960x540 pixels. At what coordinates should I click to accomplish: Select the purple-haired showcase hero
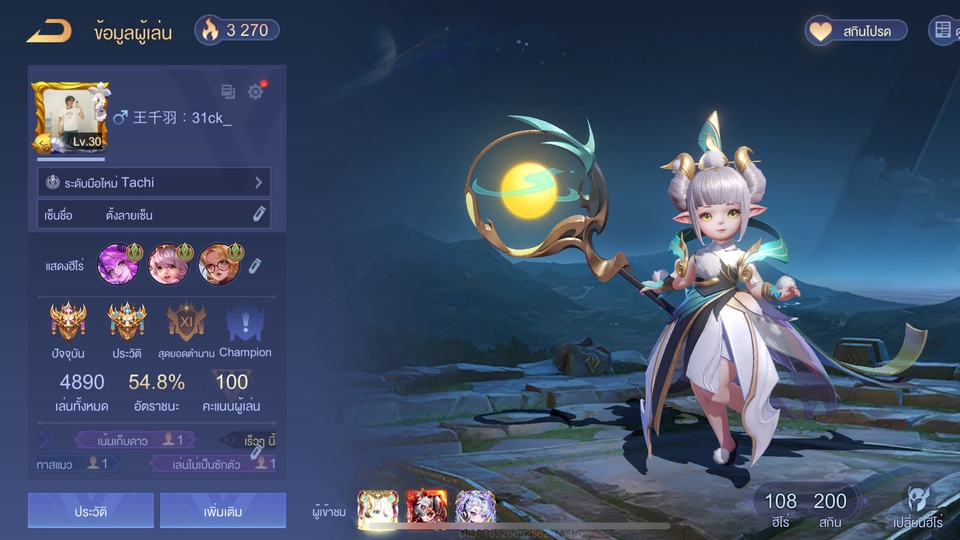pos(116,264)
